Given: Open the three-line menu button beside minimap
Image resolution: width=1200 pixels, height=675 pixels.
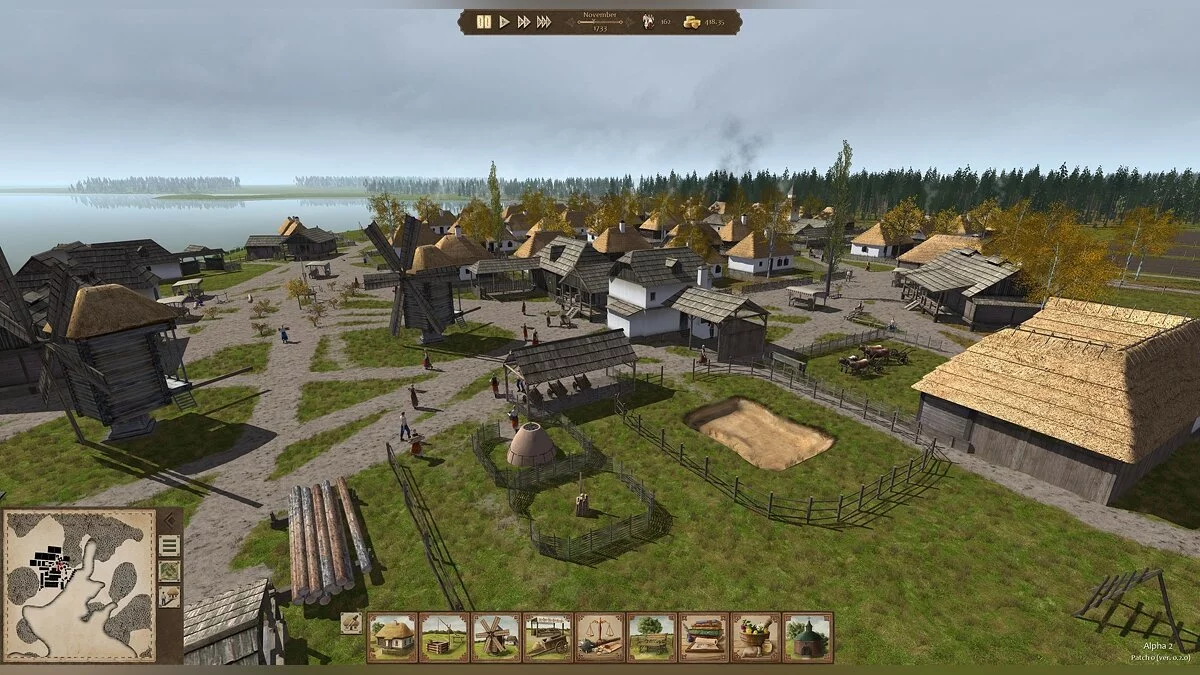Looking at the screenshot, I should 169,545.
